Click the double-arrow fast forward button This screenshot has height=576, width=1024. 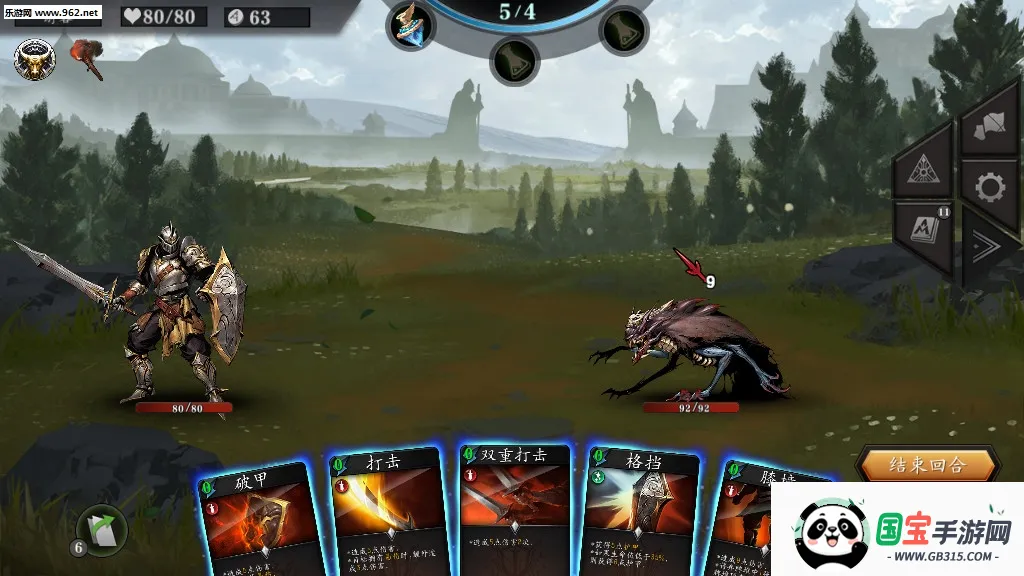988,248
